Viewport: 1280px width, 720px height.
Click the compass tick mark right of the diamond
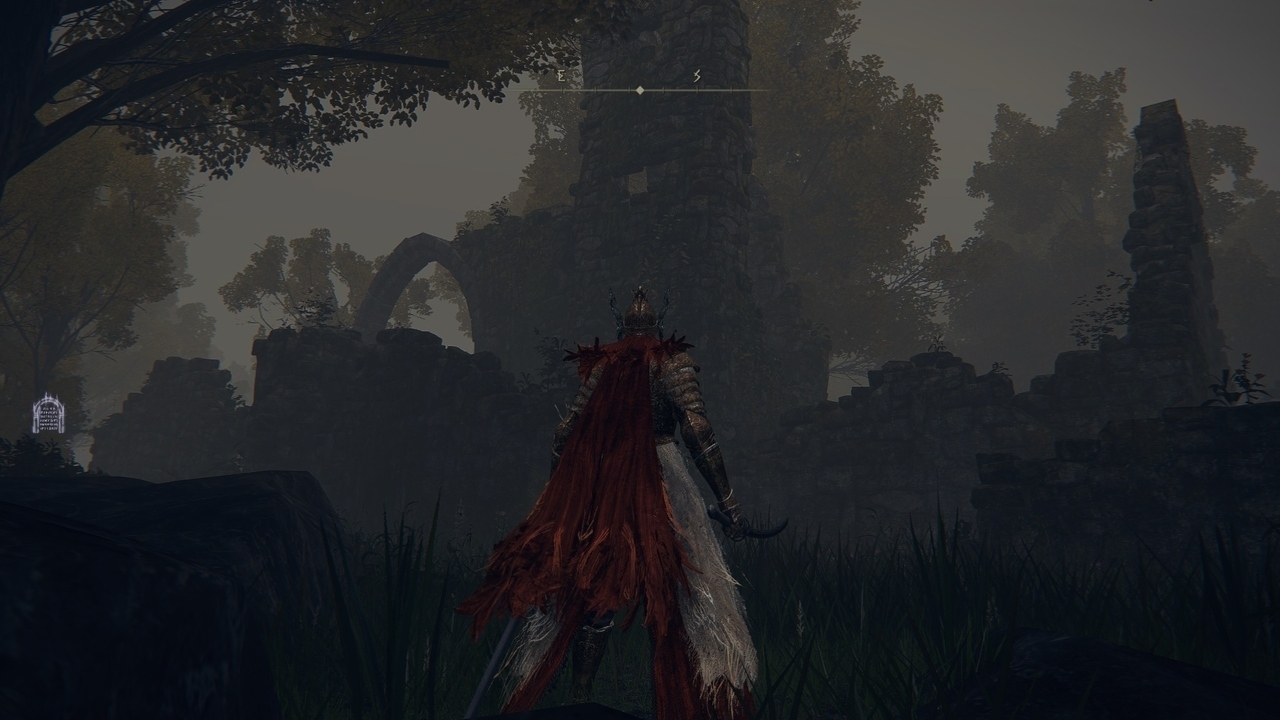click(x=663, y=89)
